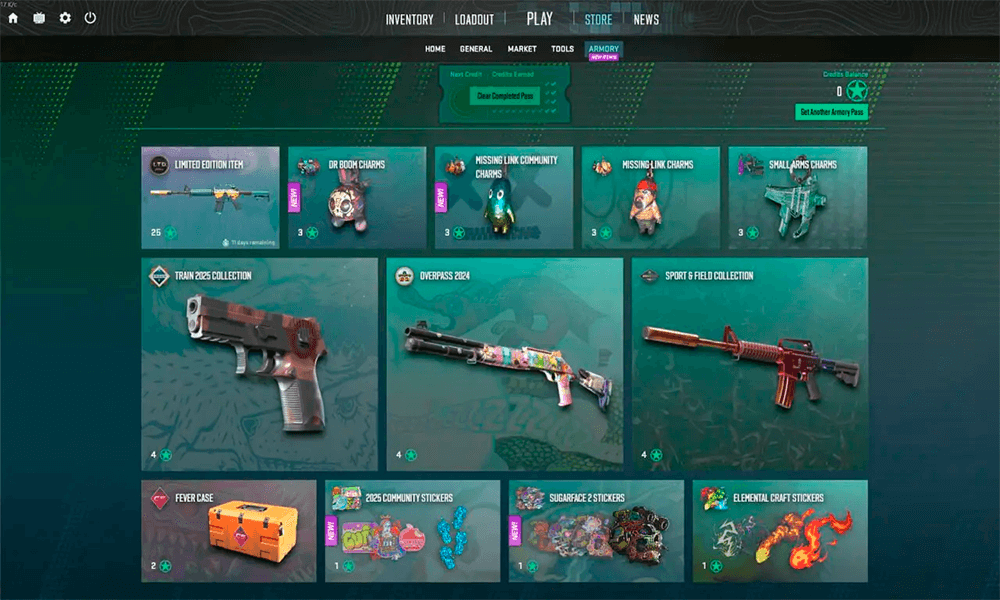Viewport: 1000px width, 600px height.
Task: Get another Armory Pass
Action: (831, 112)
